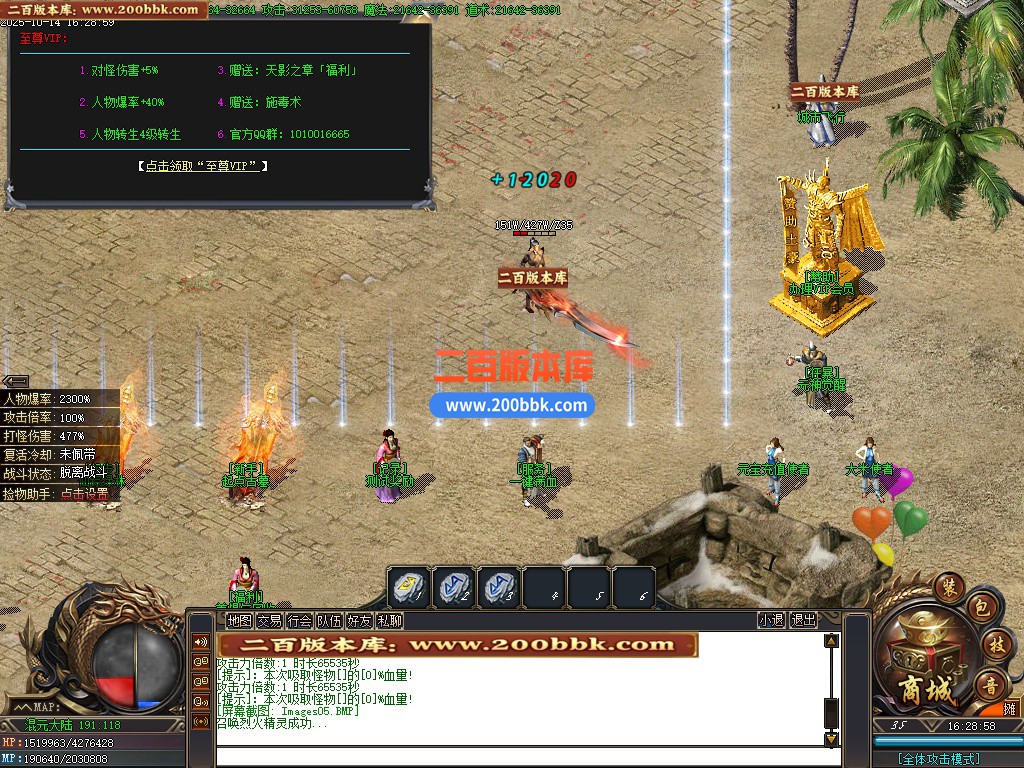Image resolution: width=1024 pixels, height=768 pixels.
Task: Use the yellow rune in hotbar slot 1
Action: tap(409, 588)
